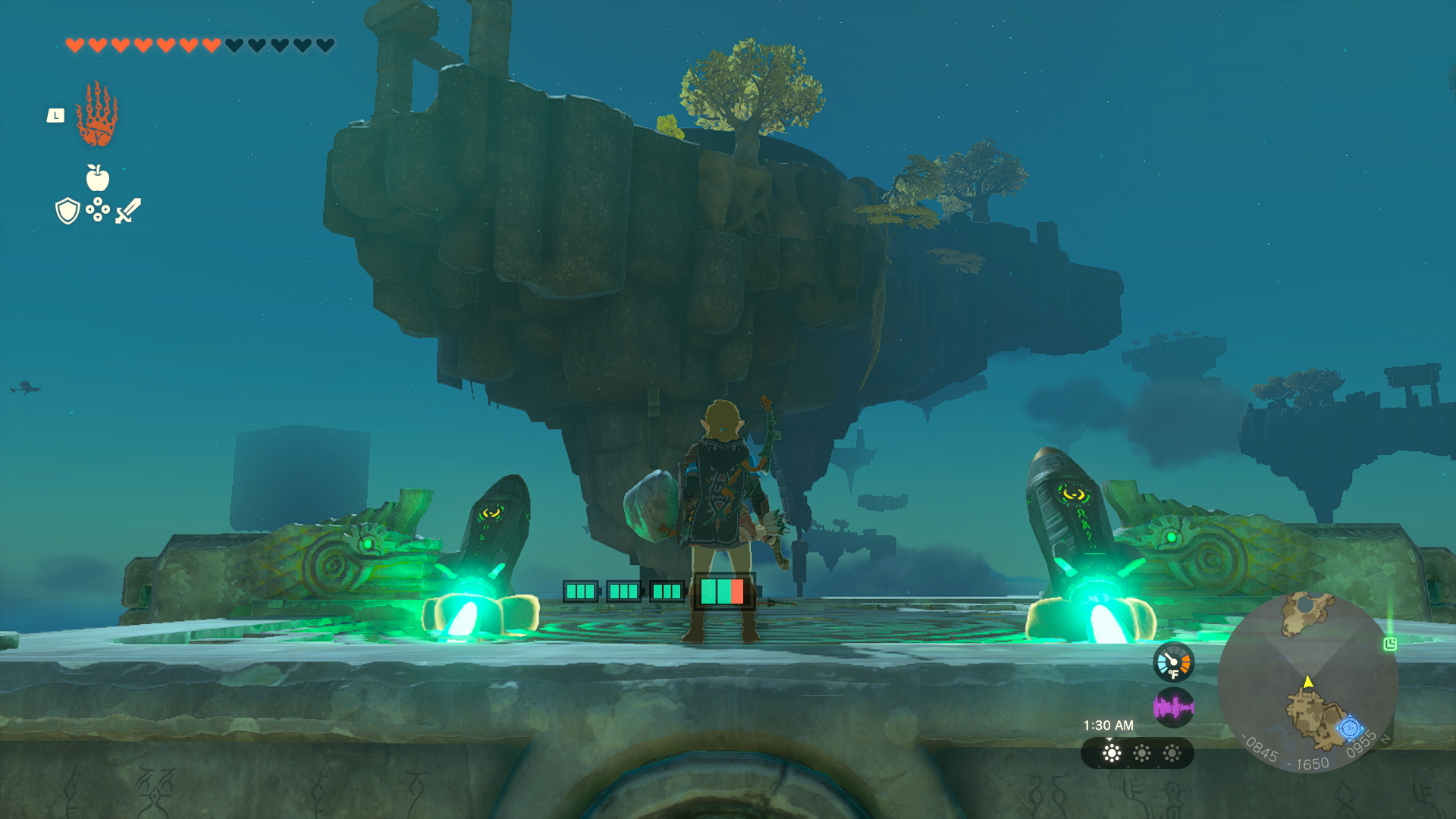Select the shield icon in the HUD
This screenshot has width=1456, height=819.
[x=67, y=210]
